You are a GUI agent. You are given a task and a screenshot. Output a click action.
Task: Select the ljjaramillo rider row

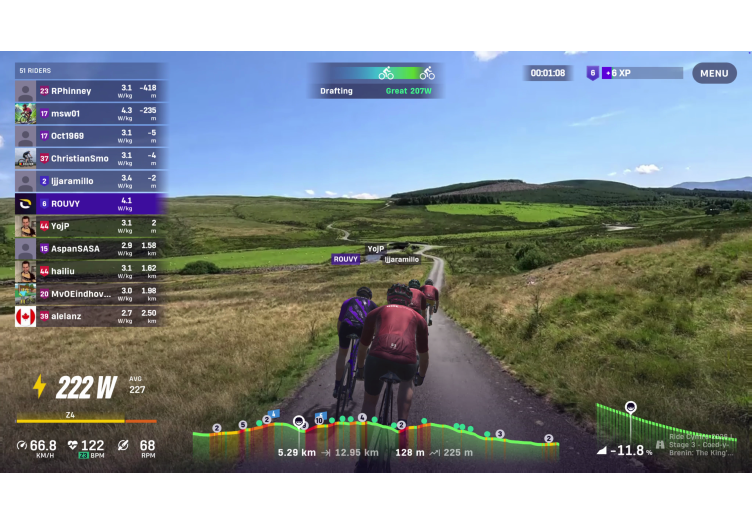click(90, 181)
